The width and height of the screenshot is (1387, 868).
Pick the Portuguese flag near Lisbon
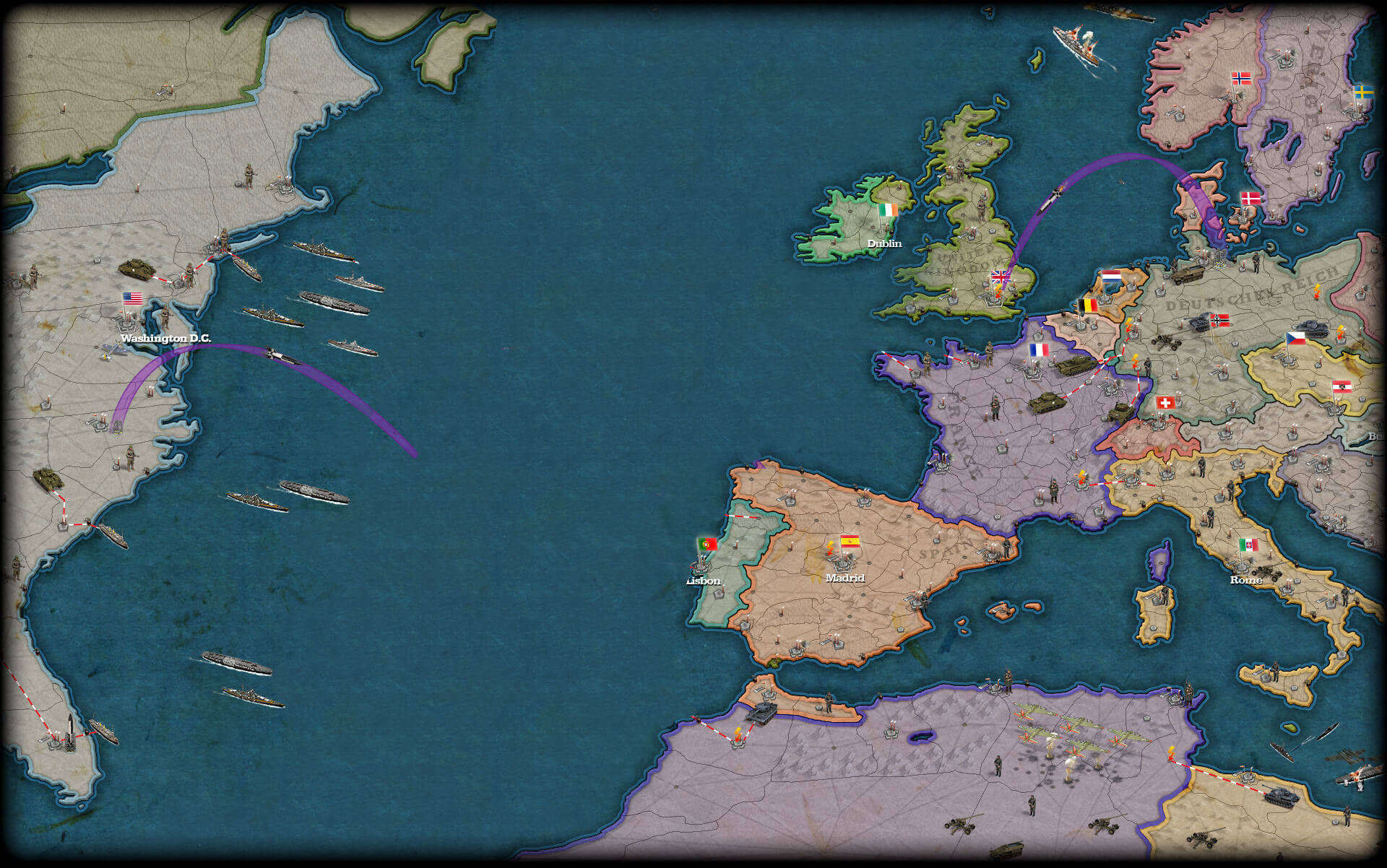point(707,544)
